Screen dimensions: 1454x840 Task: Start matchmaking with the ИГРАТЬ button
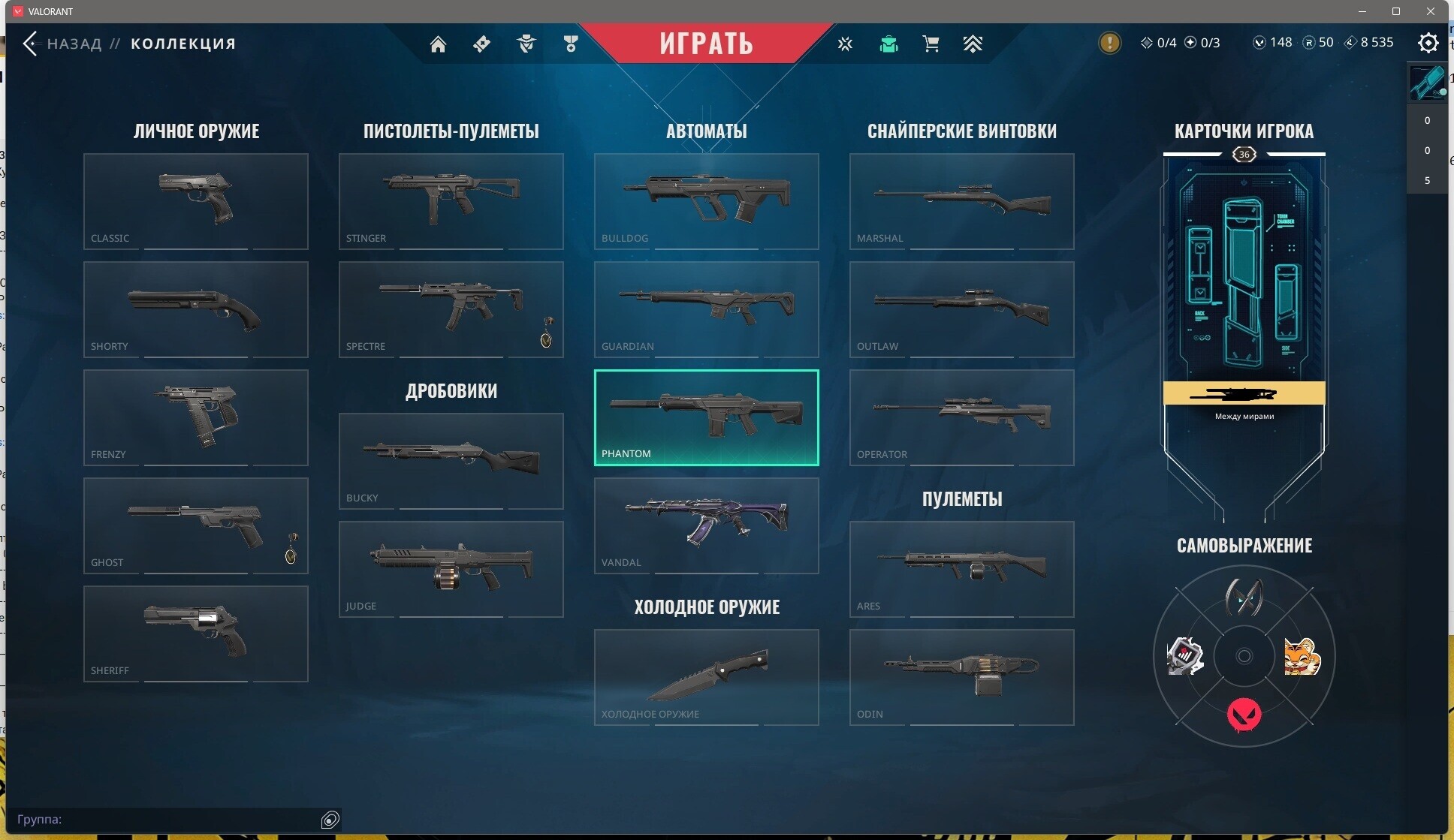point(706,43)
